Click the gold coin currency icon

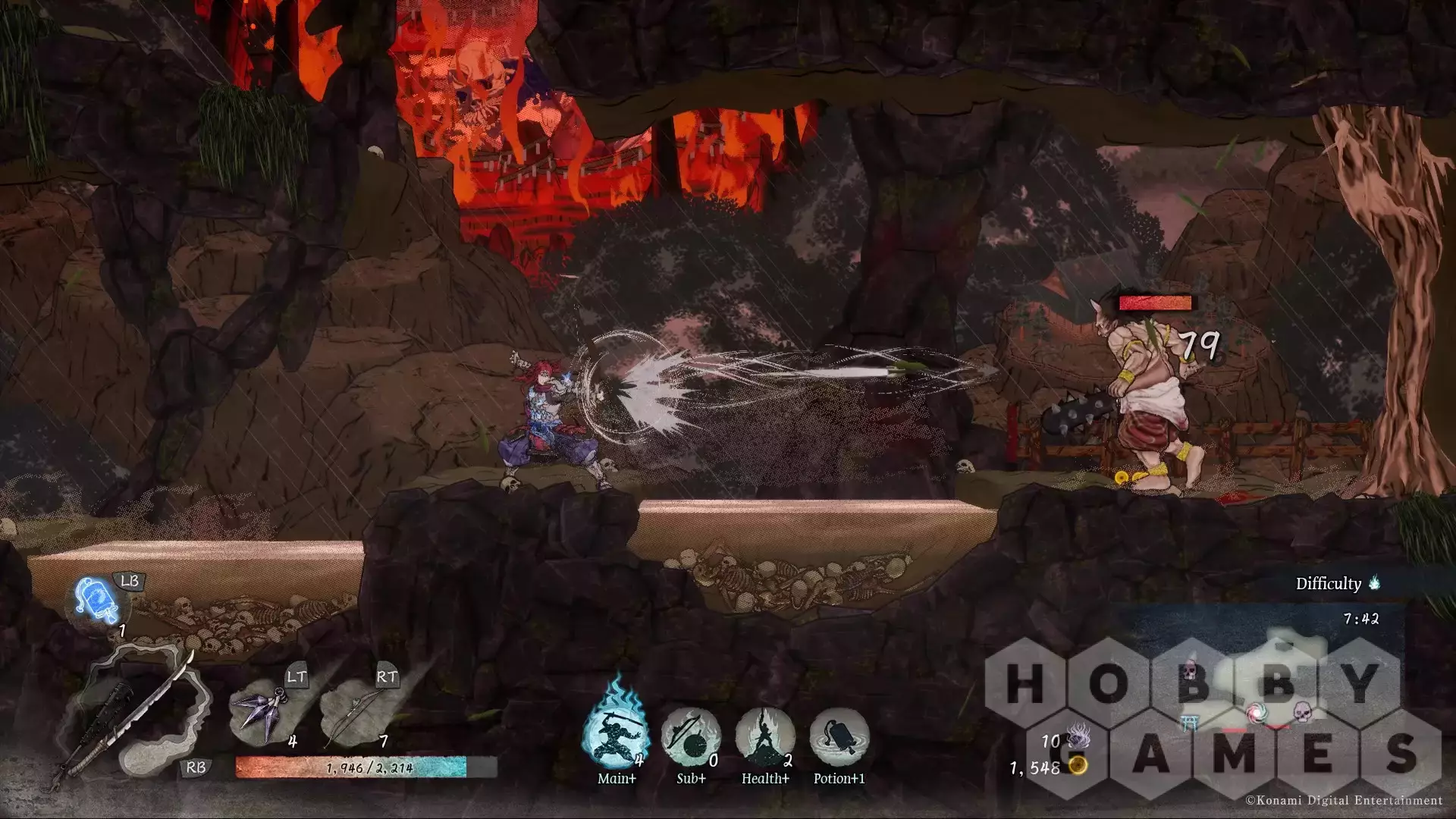[1078, 767]
